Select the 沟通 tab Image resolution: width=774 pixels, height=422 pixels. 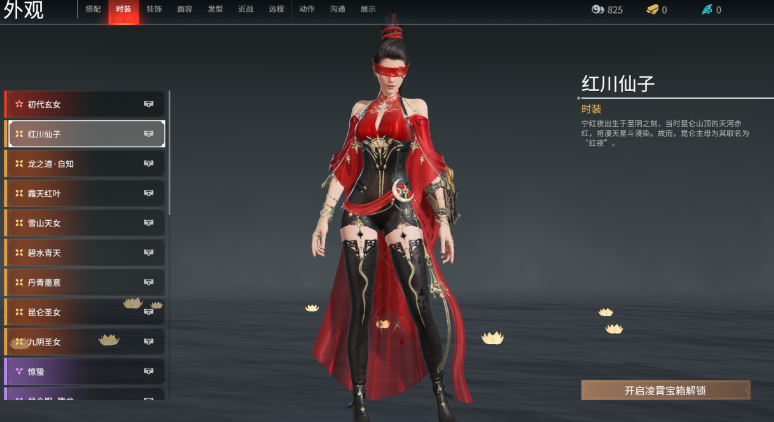click(338, 9)
